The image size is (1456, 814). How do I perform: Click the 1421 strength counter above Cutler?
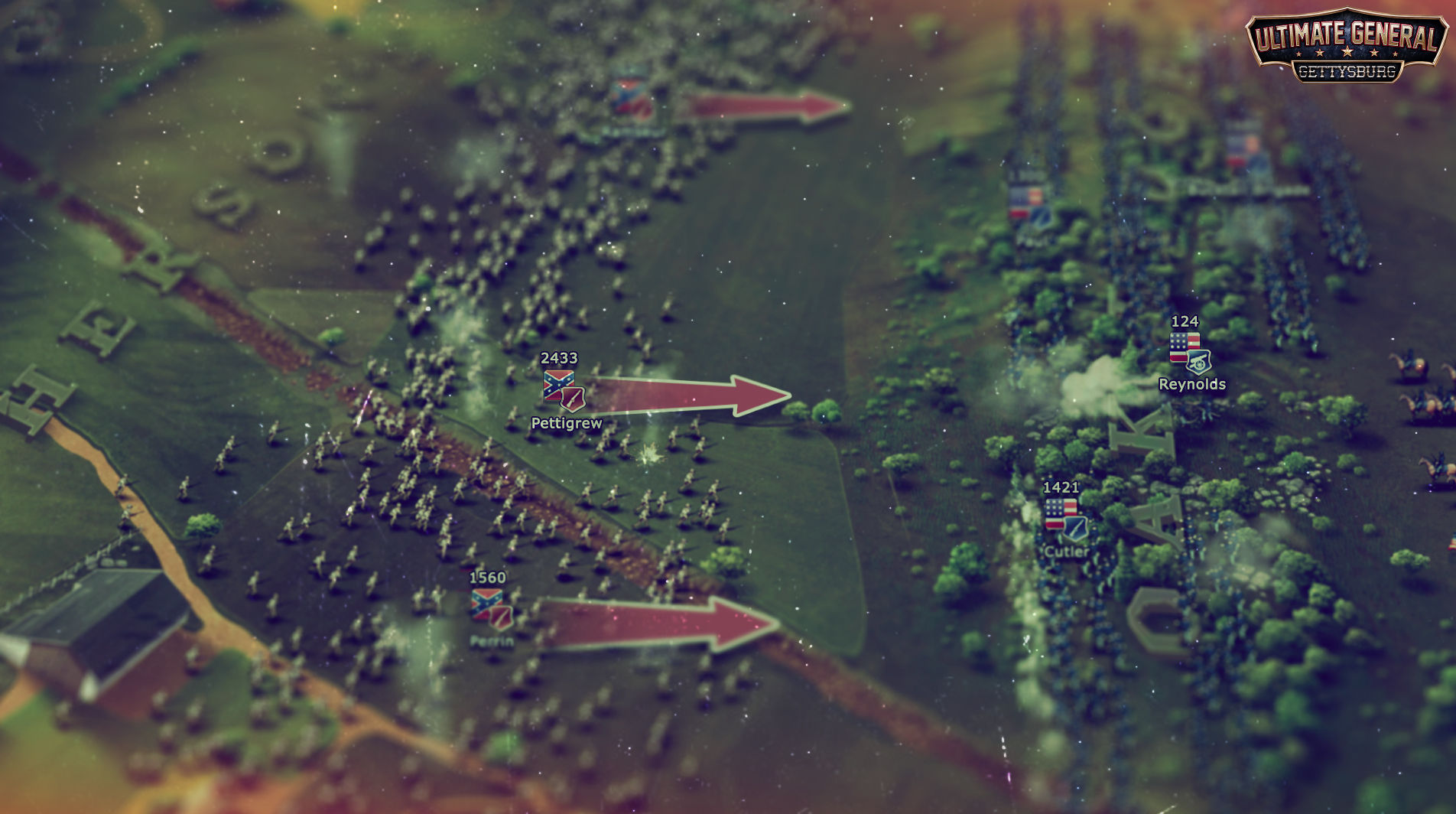[1061, 487]
